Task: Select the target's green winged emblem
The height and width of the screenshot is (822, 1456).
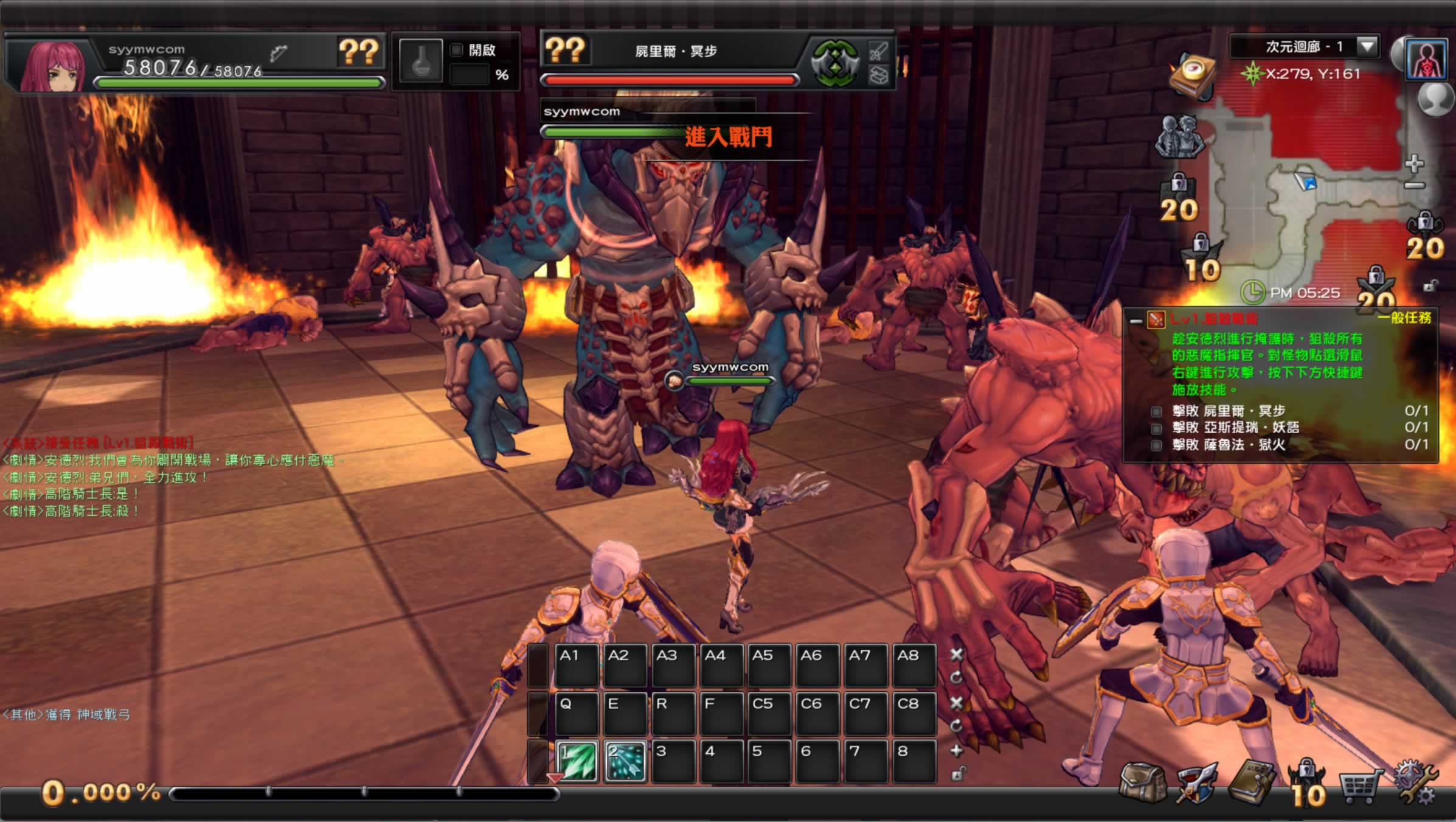Action: pos(835,63)
